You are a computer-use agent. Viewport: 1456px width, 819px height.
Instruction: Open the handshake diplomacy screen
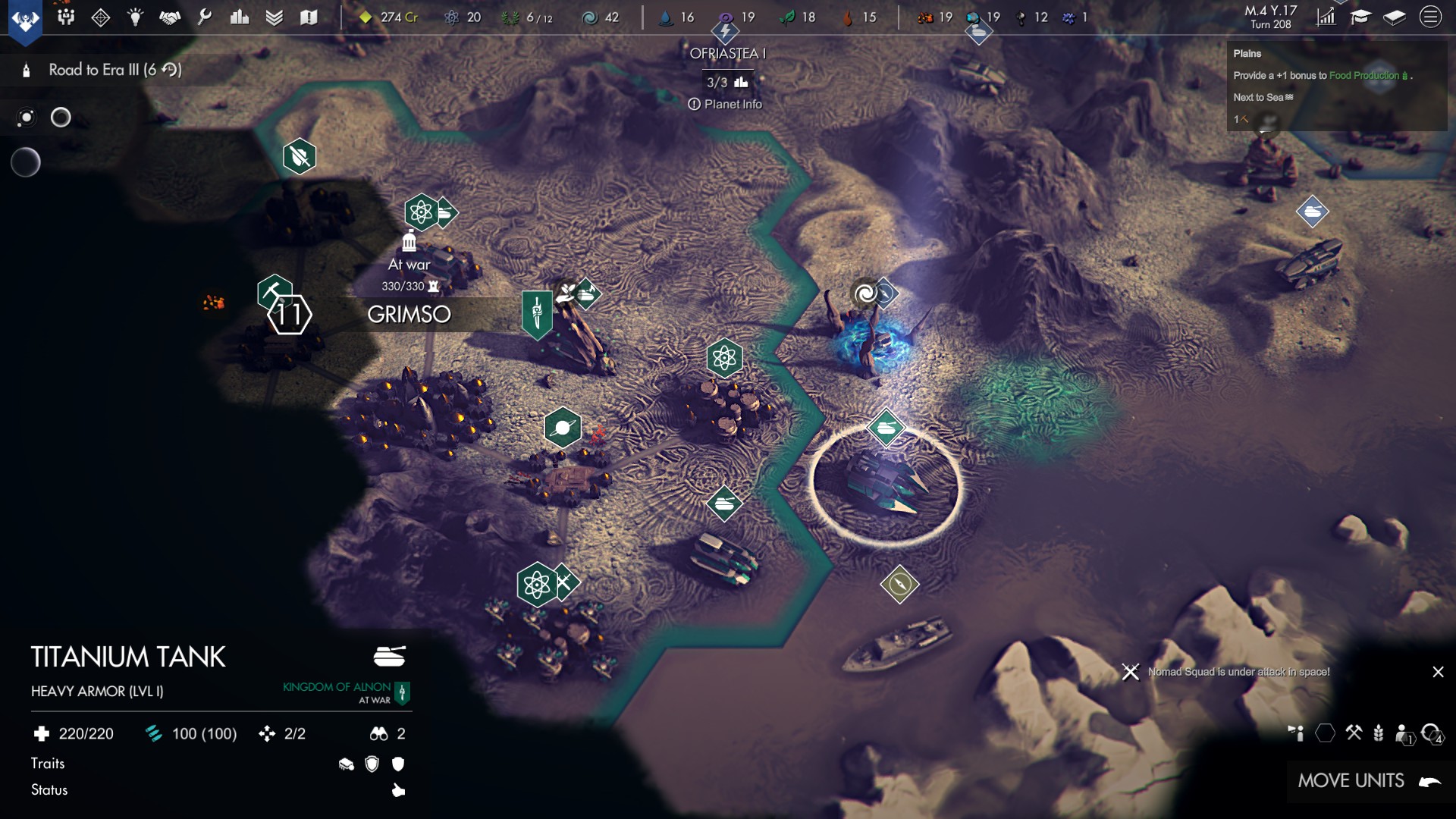pos(170,17)
